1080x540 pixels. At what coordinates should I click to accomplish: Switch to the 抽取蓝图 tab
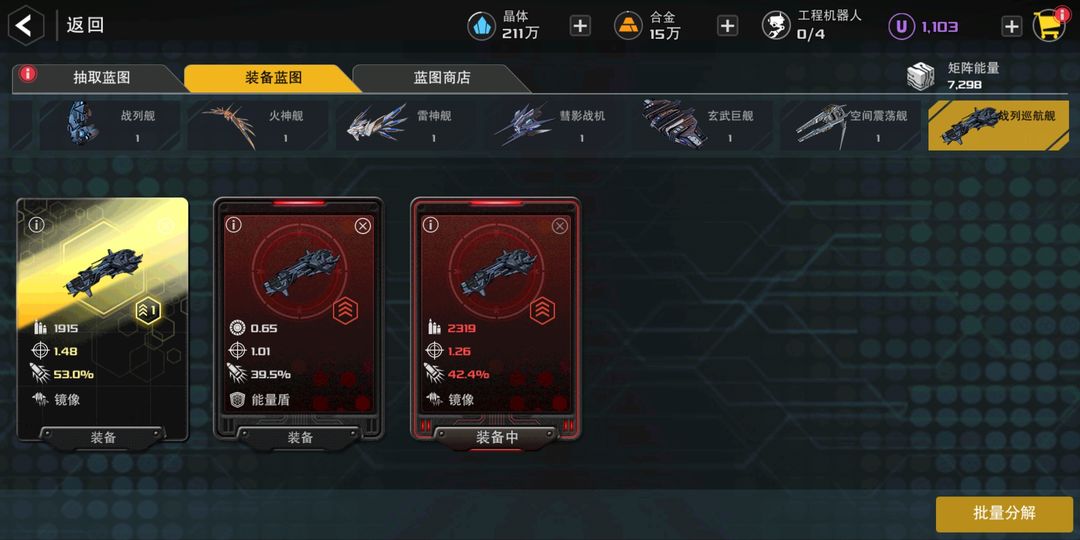101,77
